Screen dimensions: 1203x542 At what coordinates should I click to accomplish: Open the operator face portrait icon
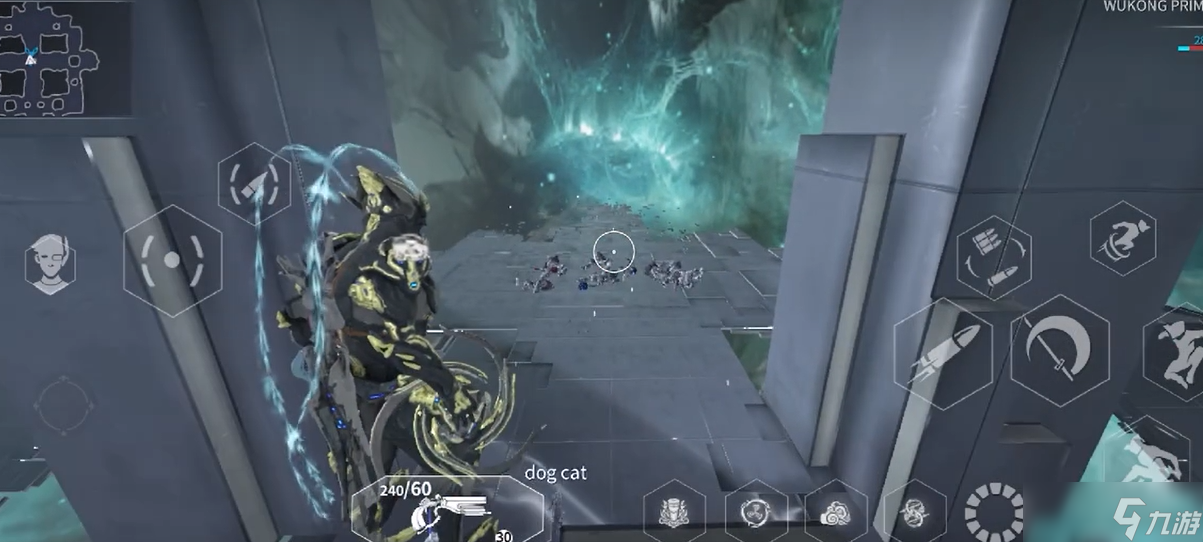coord(50,263)
